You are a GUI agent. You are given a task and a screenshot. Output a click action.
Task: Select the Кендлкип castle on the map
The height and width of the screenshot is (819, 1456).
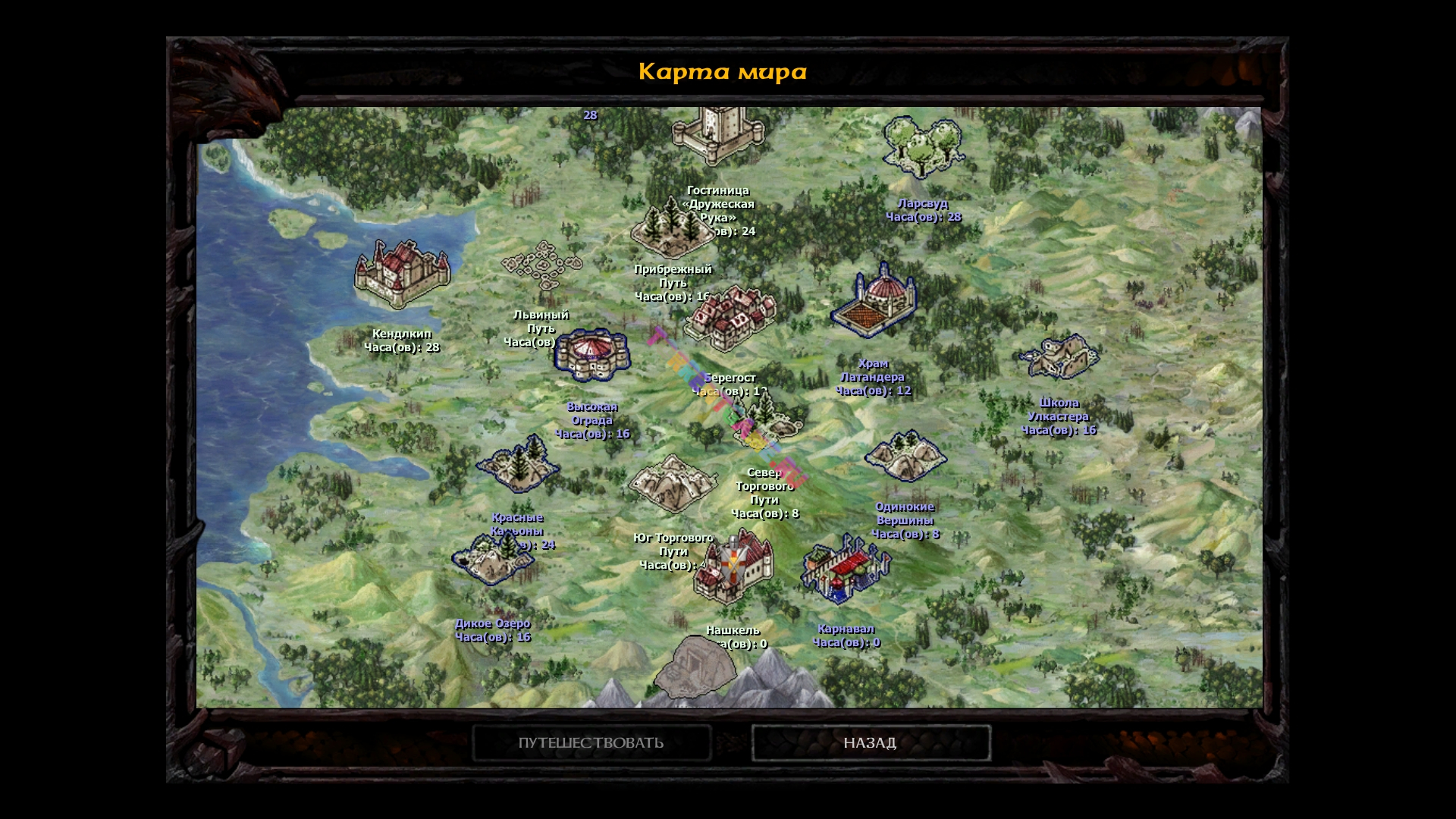click(401, 274)
